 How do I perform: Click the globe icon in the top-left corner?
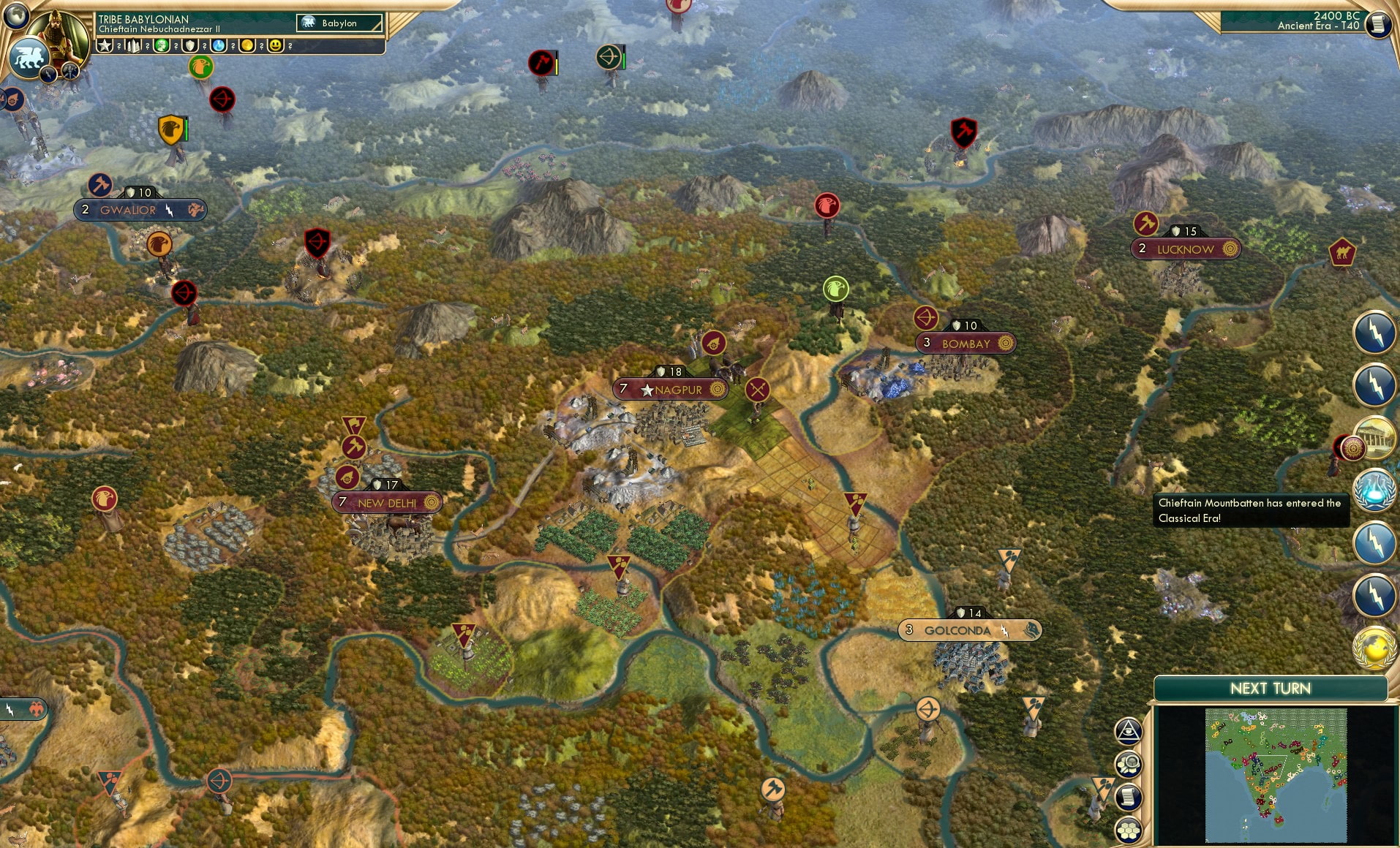(x=15, y=15)
